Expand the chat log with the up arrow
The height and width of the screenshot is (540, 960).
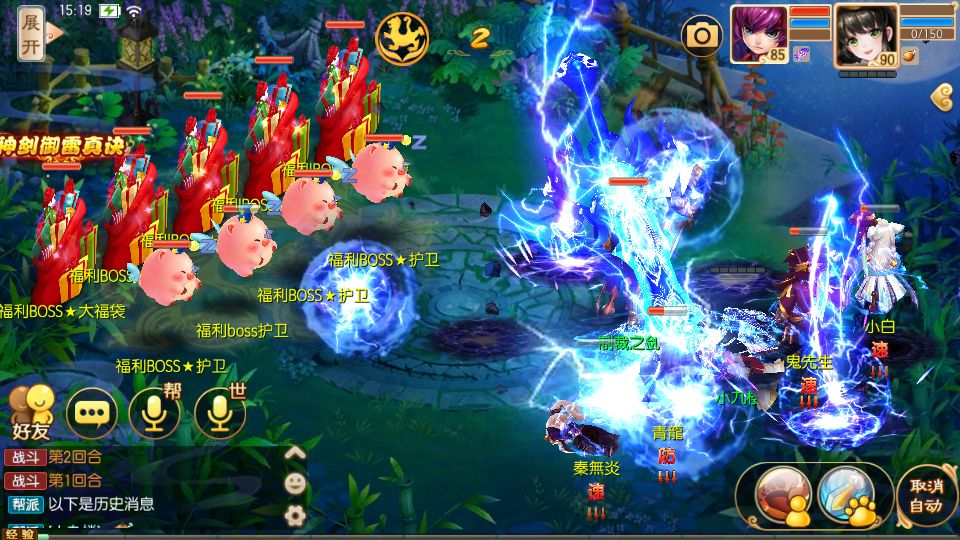click(x=294, y=453)
